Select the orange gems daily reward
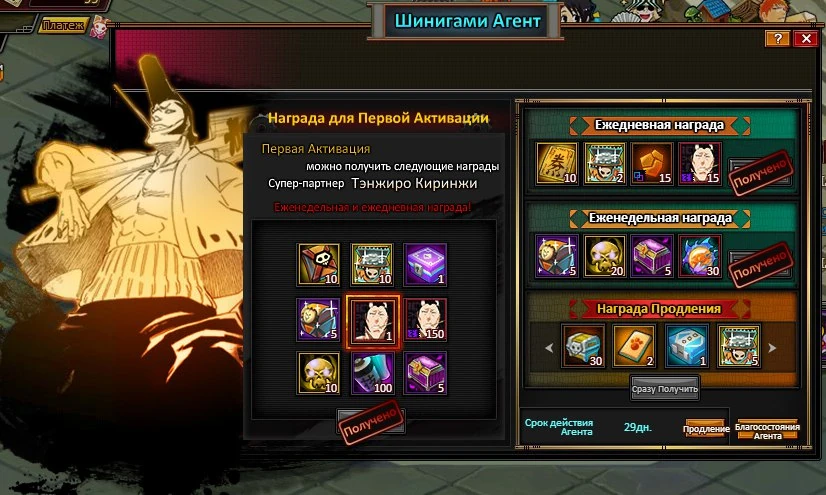The image size is (826, 495). tap(650, 162)
